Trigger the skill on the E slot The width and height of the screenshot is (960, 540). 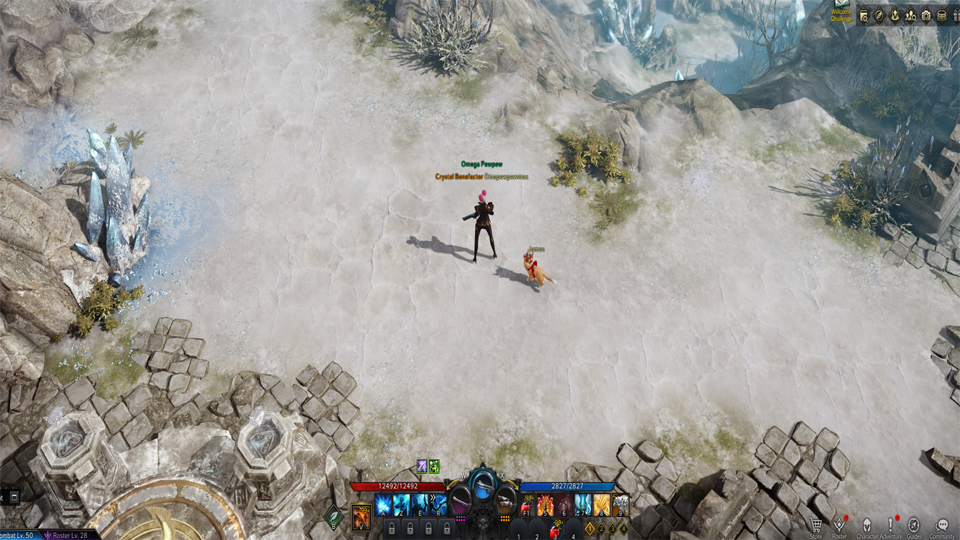[x=421, y=506]
